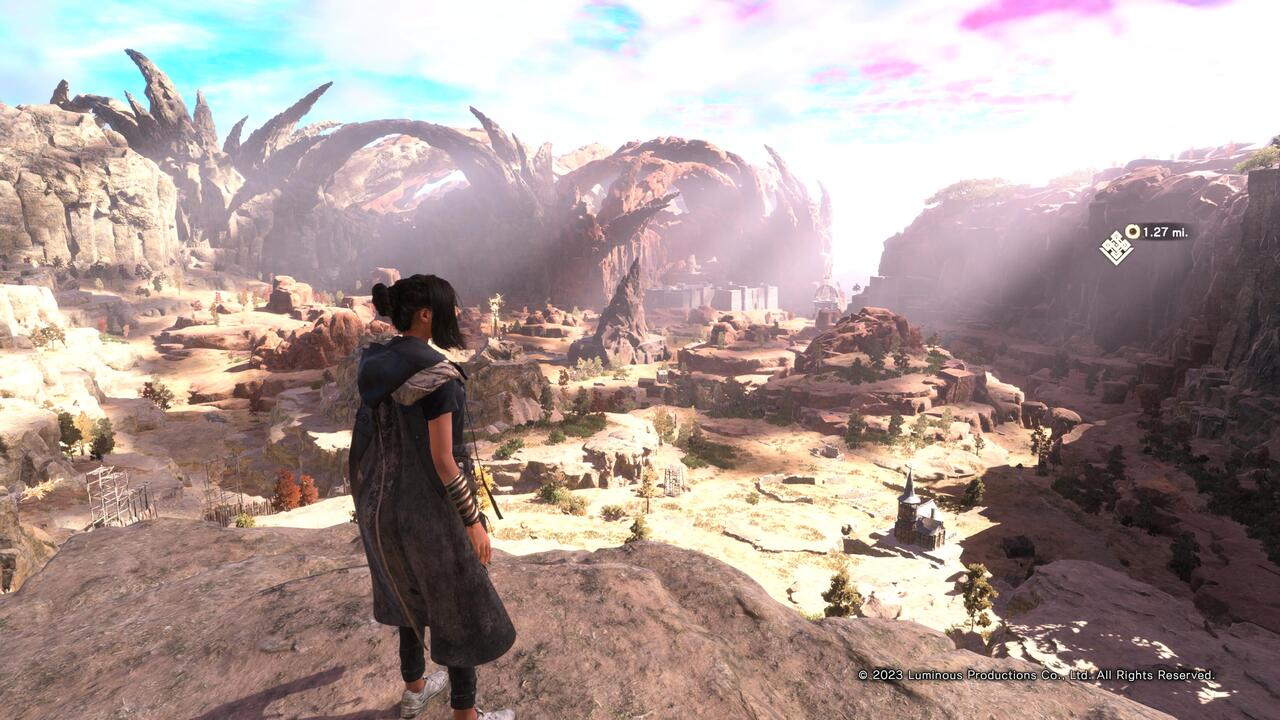The width and height of the screenshot is (1280, 720).
Task: Select the diamond-shaped objective waypoint marker
Action: tap(1116, 247)
